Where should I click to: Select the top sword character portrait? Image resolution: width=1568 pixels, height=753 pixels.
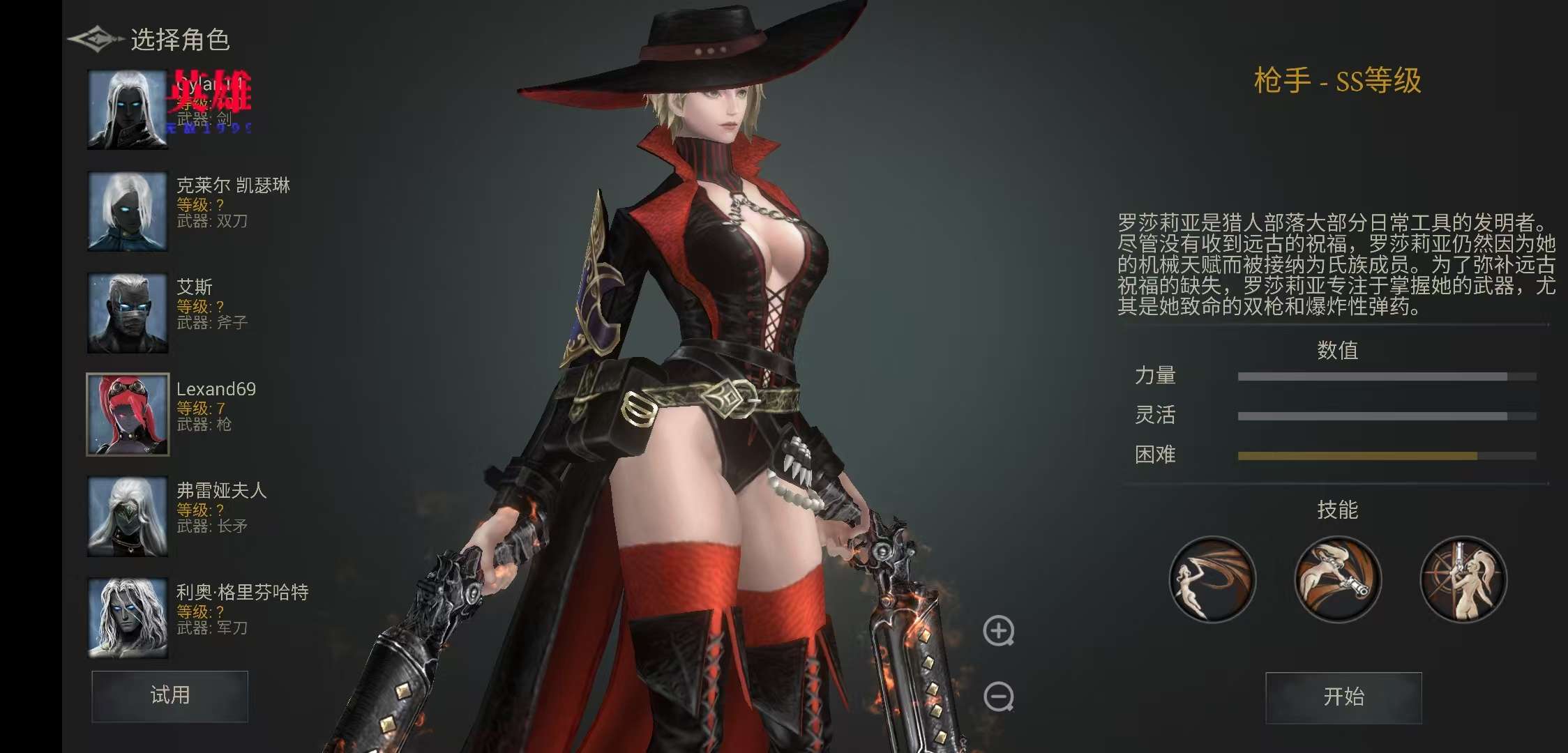(128, 109)
